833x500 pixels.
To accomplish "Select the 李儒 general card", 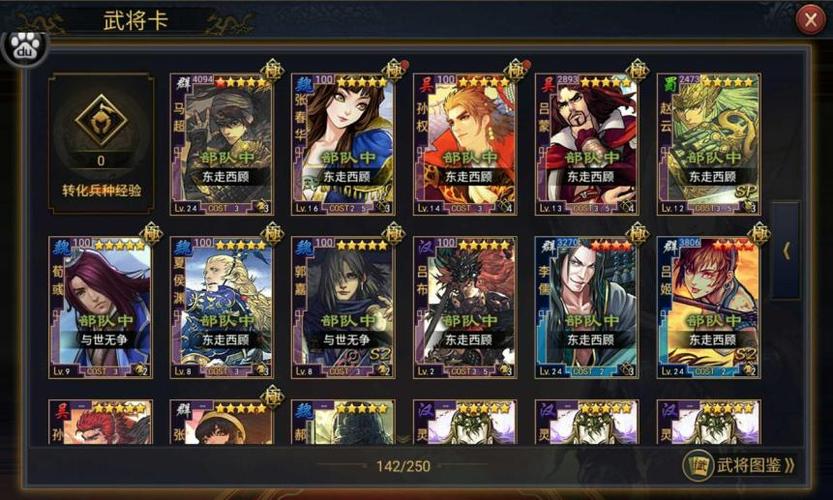I will point(587,308).
